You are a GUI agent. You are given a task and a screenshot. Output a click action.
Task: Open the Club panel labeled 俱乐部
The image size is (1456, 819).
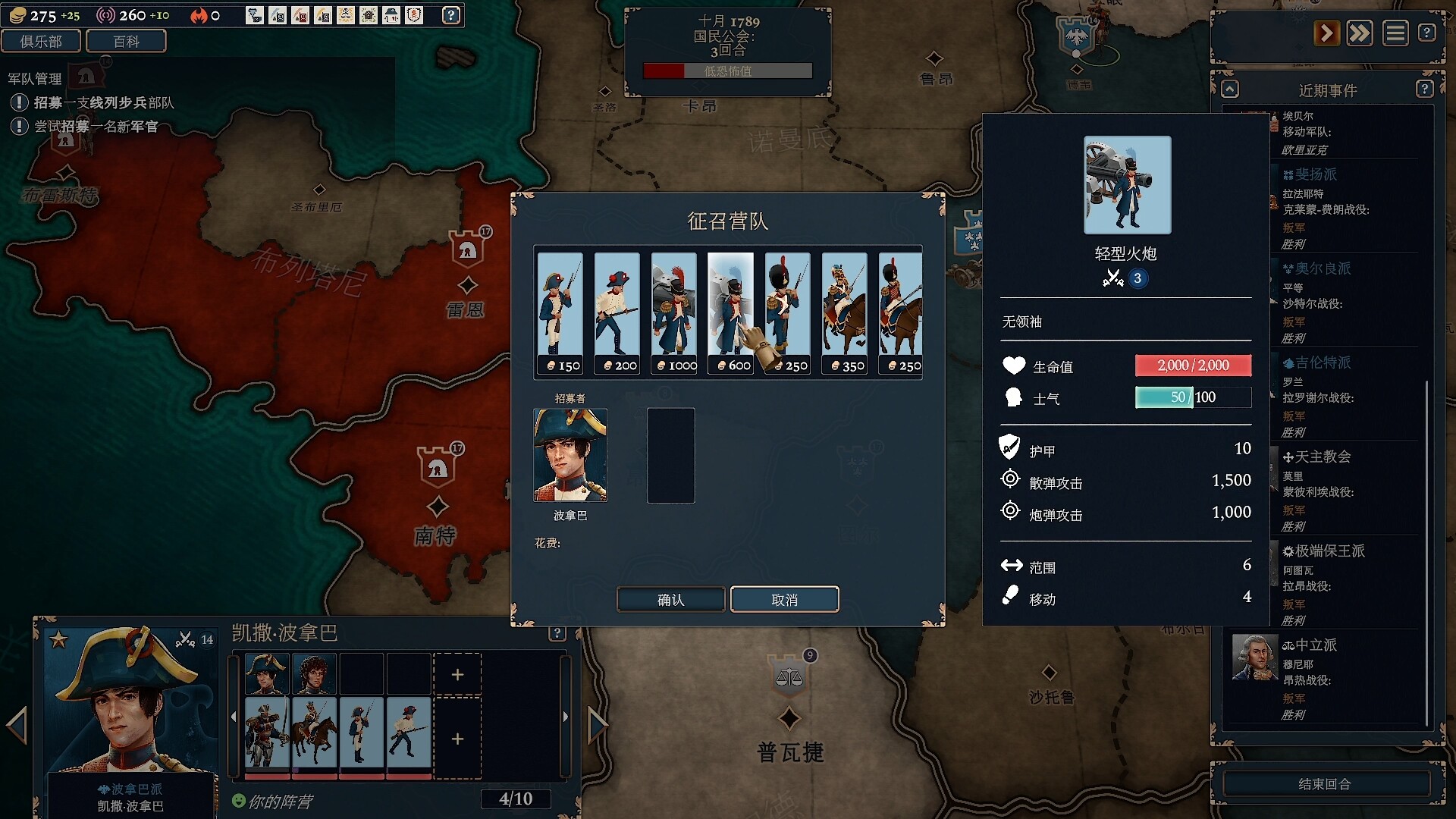tap(42, 41)
